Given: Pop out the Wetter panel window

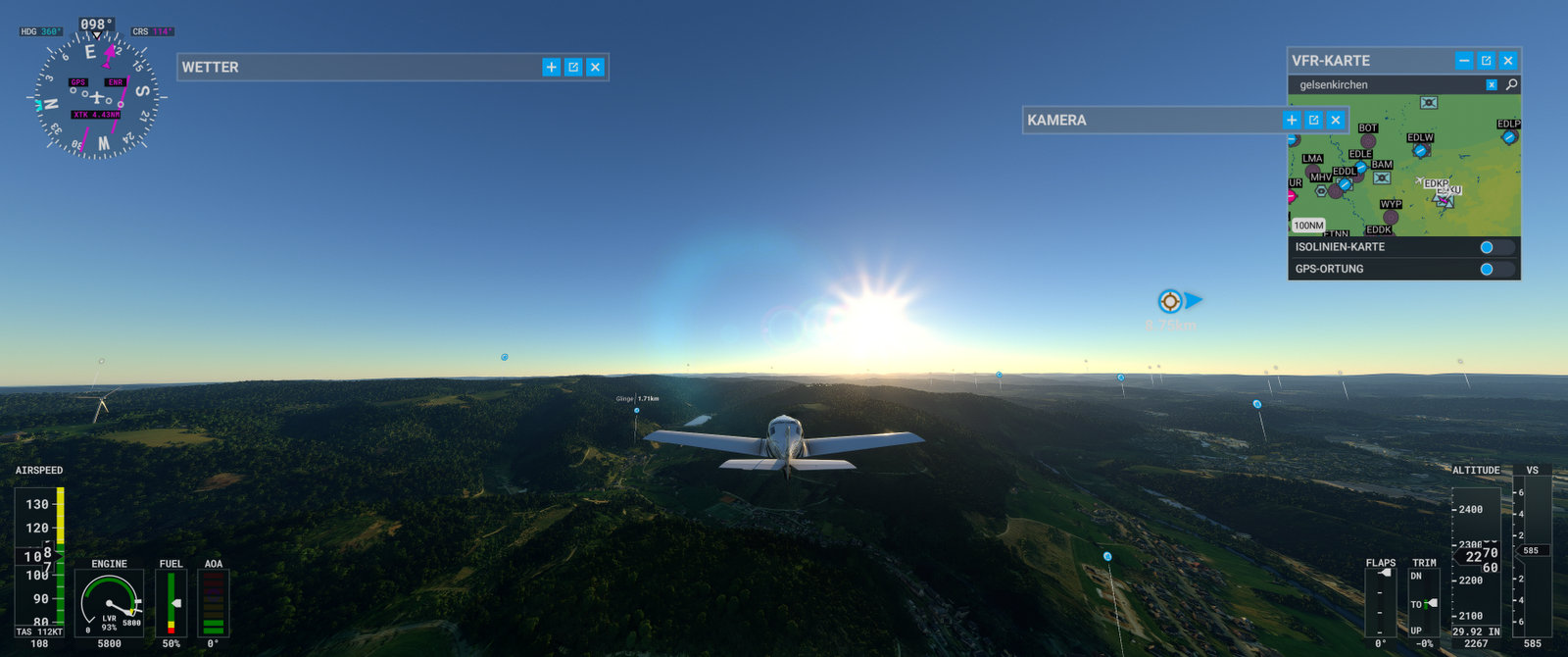Looking at the screenshot, I should pos(573,67).
